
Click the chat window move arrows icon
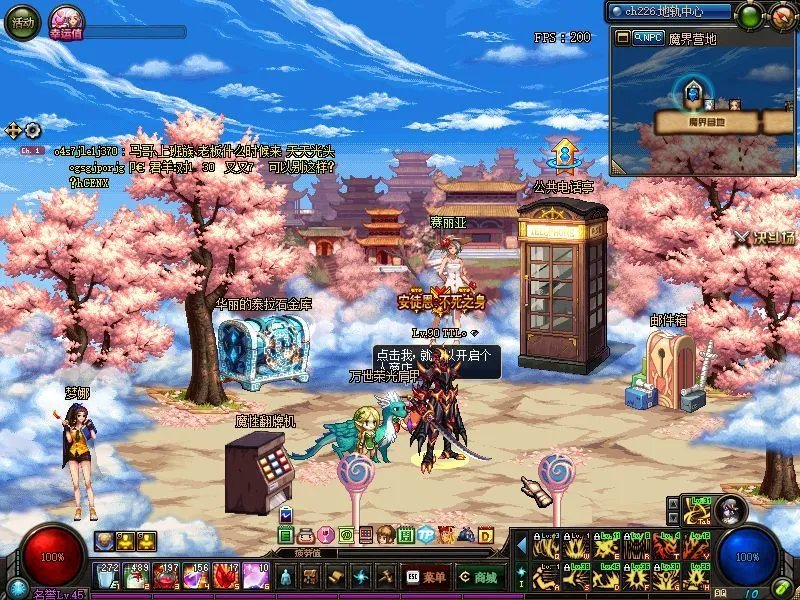14,130
